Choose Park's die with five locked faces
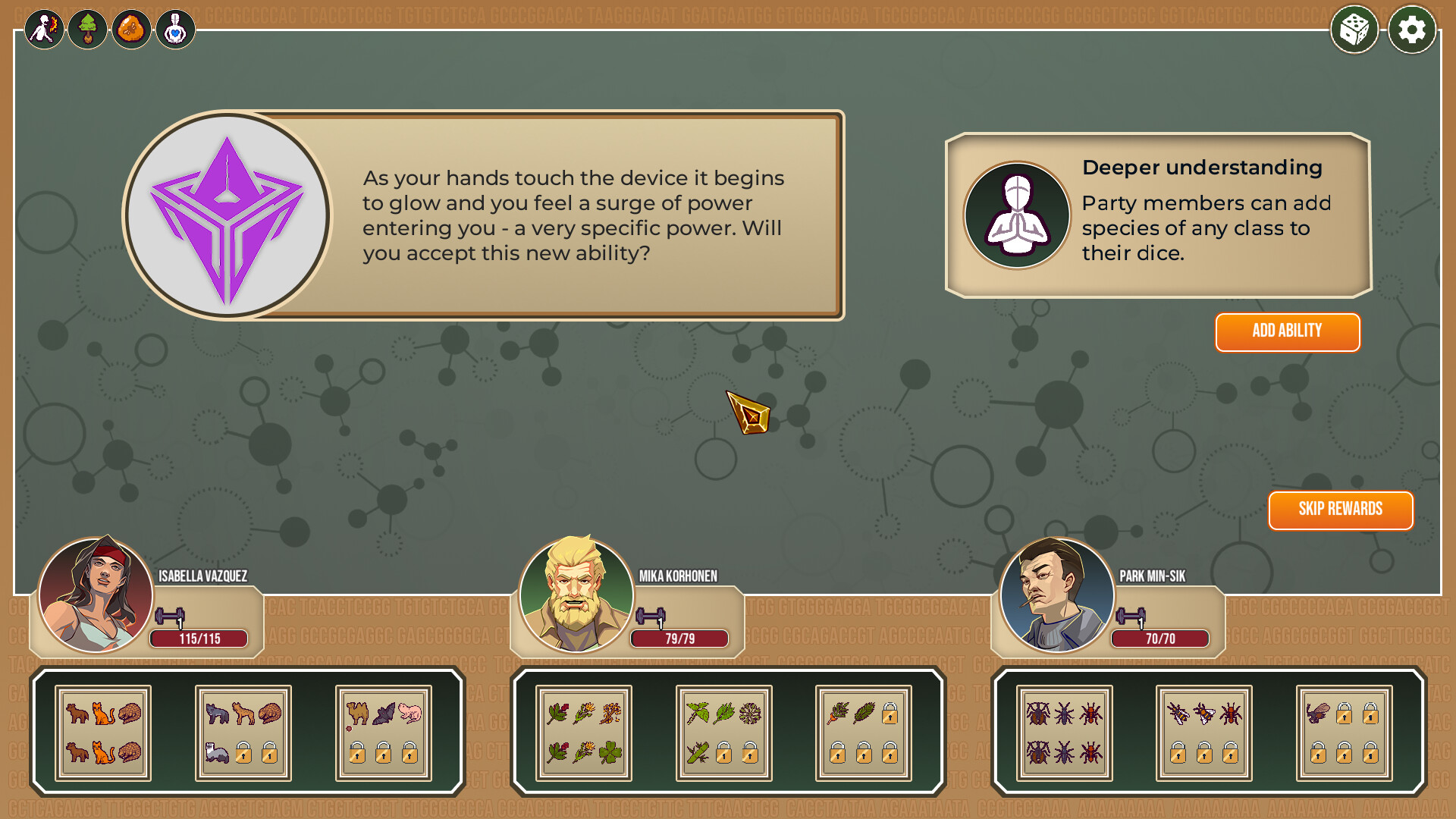1456x819 pixels. tap(1344, 733)
